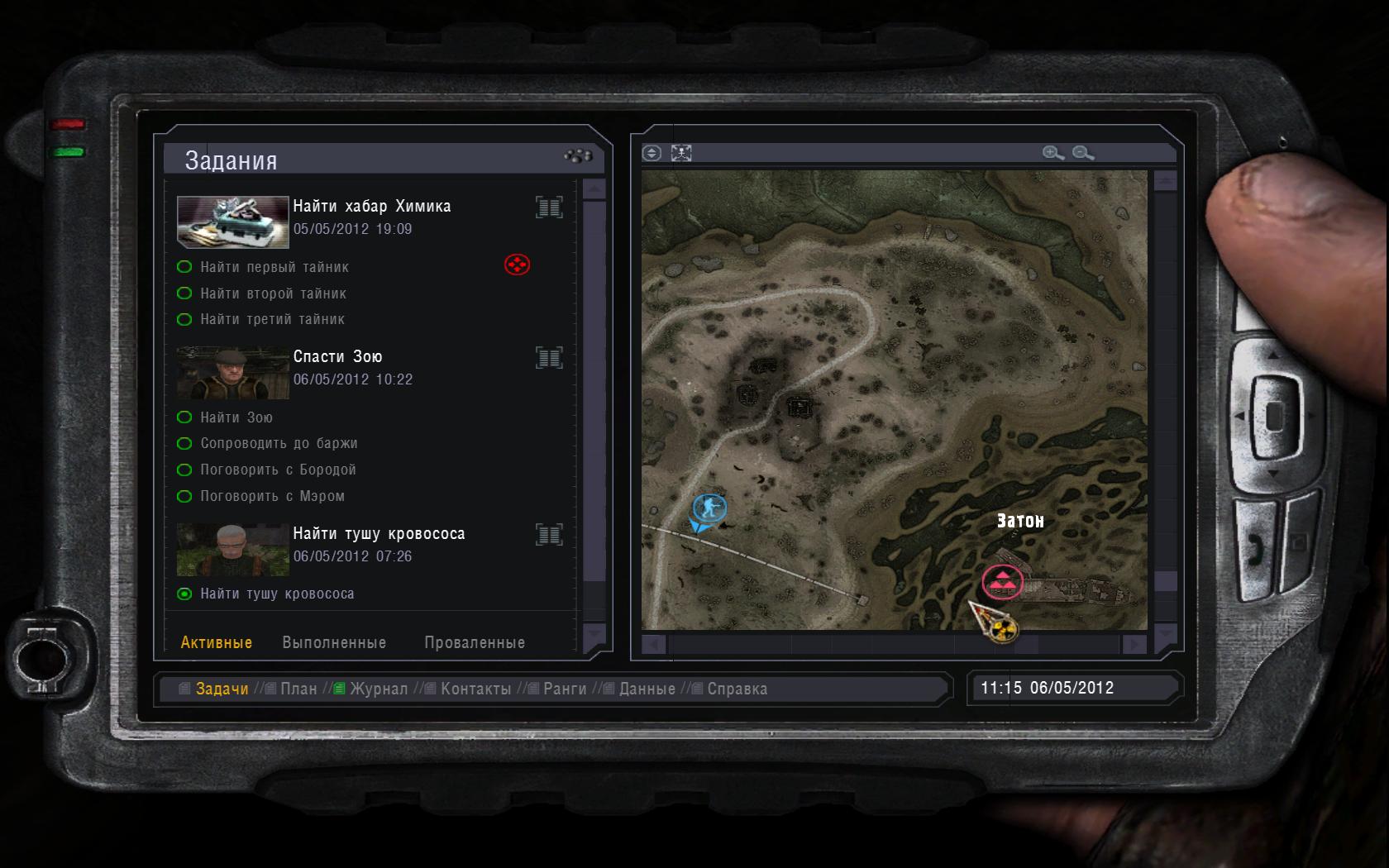The image size is (1389, 868).
Task: Show Проваленные tasks list
Action: coord(475,642)
